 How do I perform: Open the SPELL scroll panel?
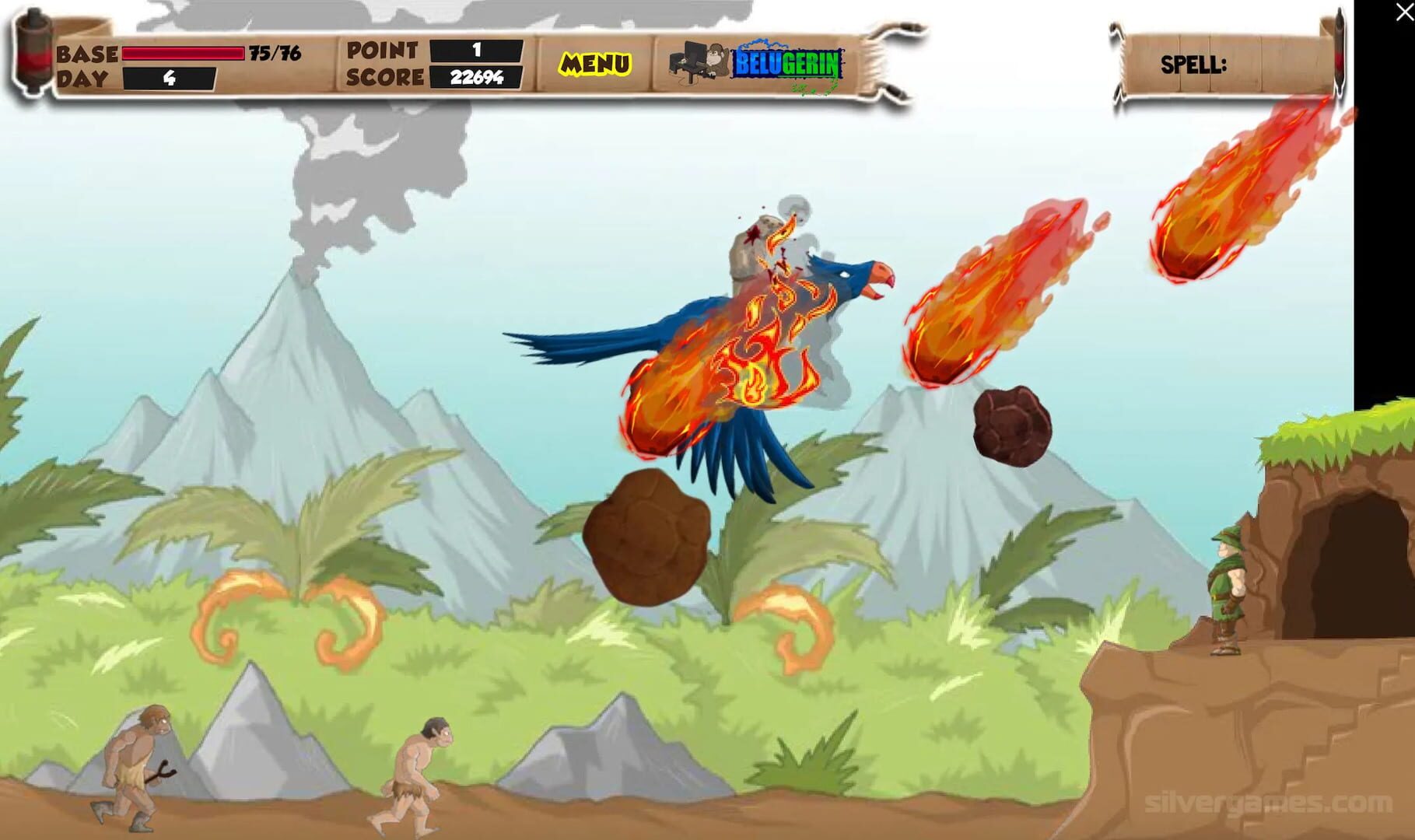coord(1229,64)
